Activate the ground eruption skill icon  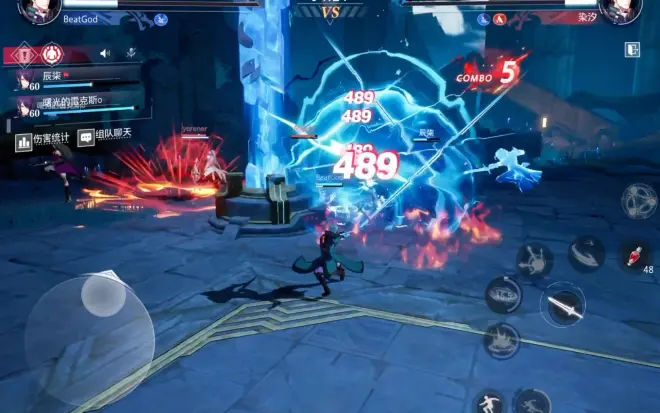coord(501,341)
